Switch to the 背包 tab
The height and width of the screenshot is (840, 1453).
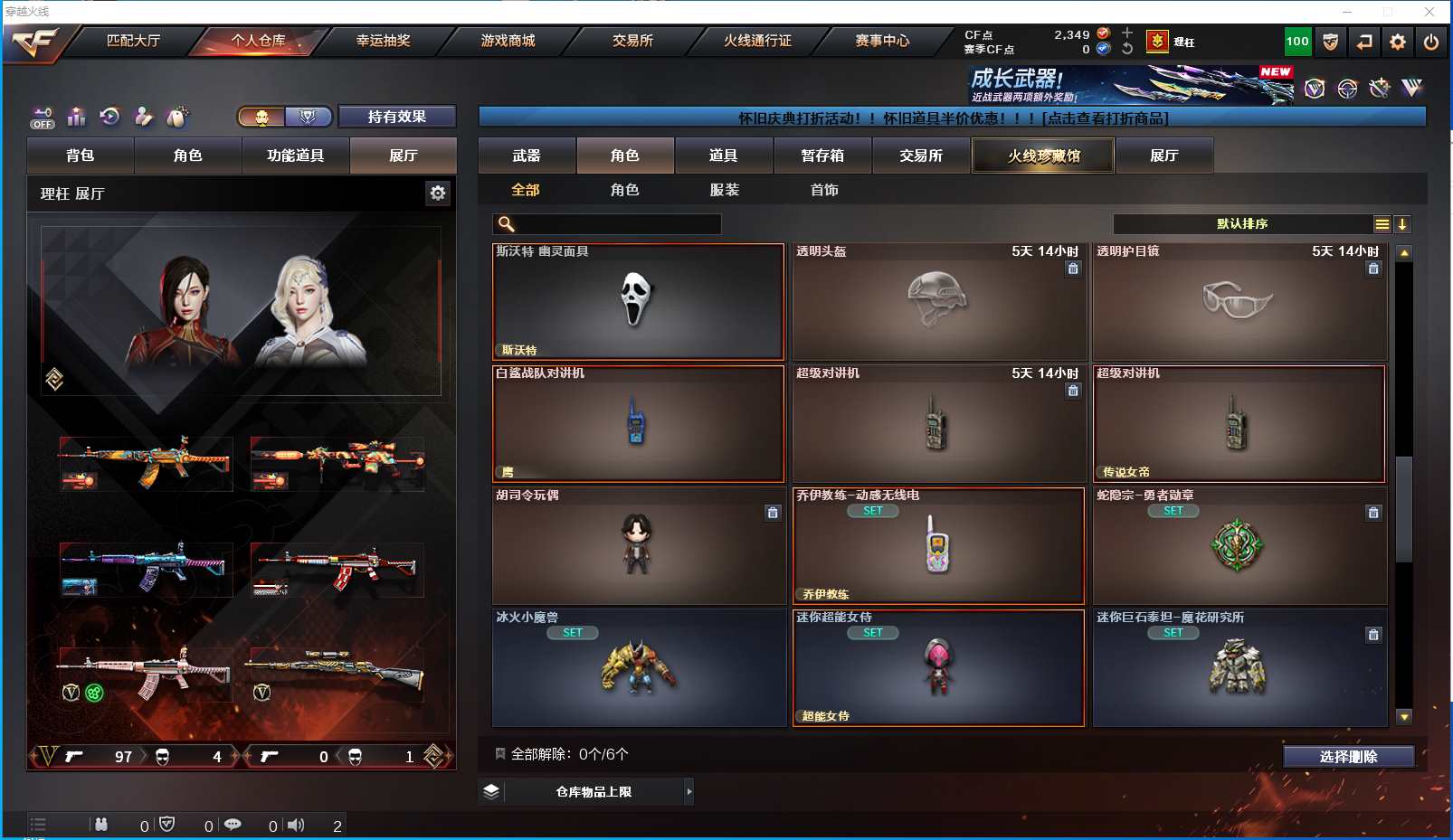81,156
